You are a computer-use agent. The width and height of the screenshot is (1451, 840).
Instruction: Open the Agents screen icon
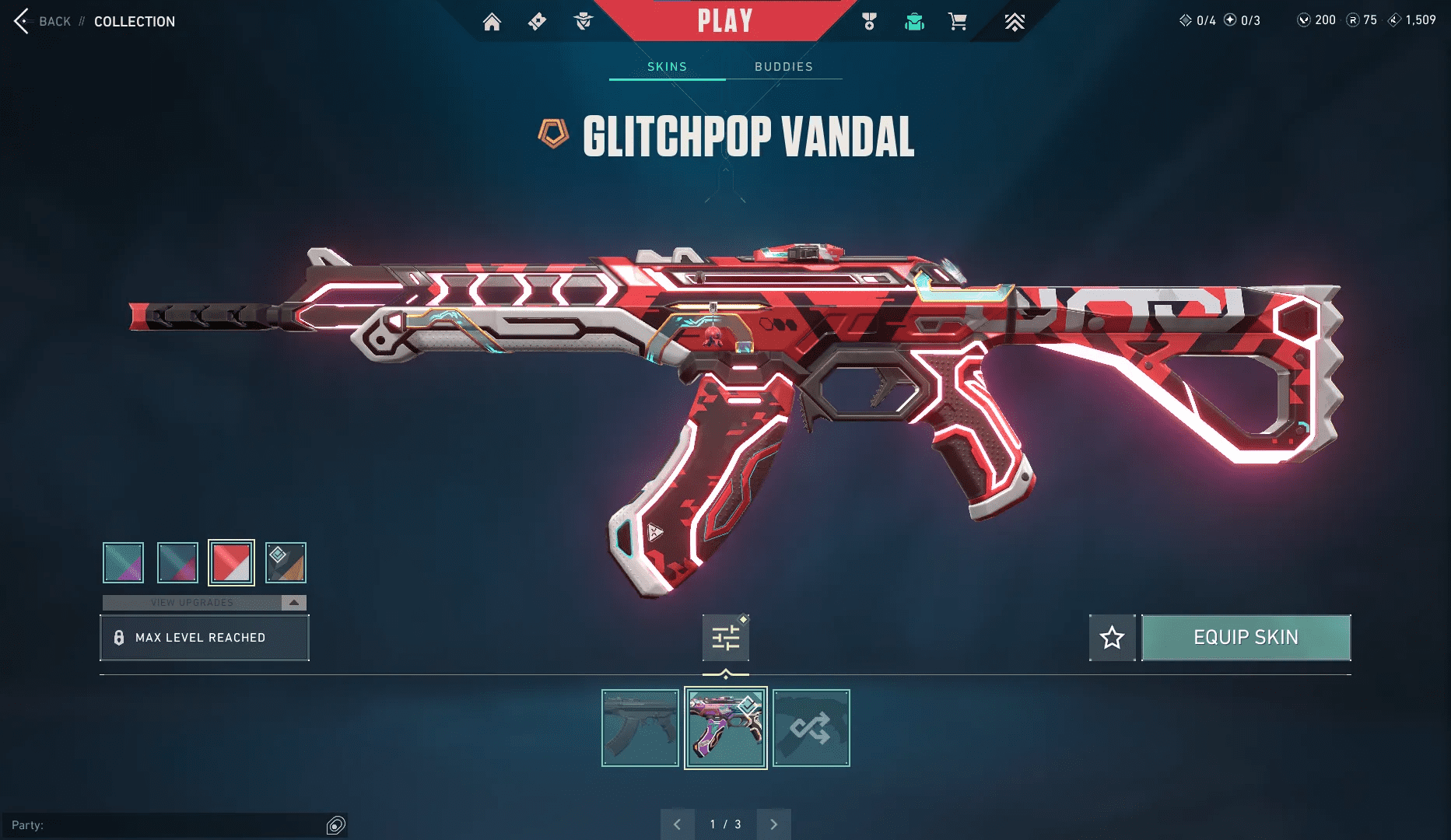[582, 22]
